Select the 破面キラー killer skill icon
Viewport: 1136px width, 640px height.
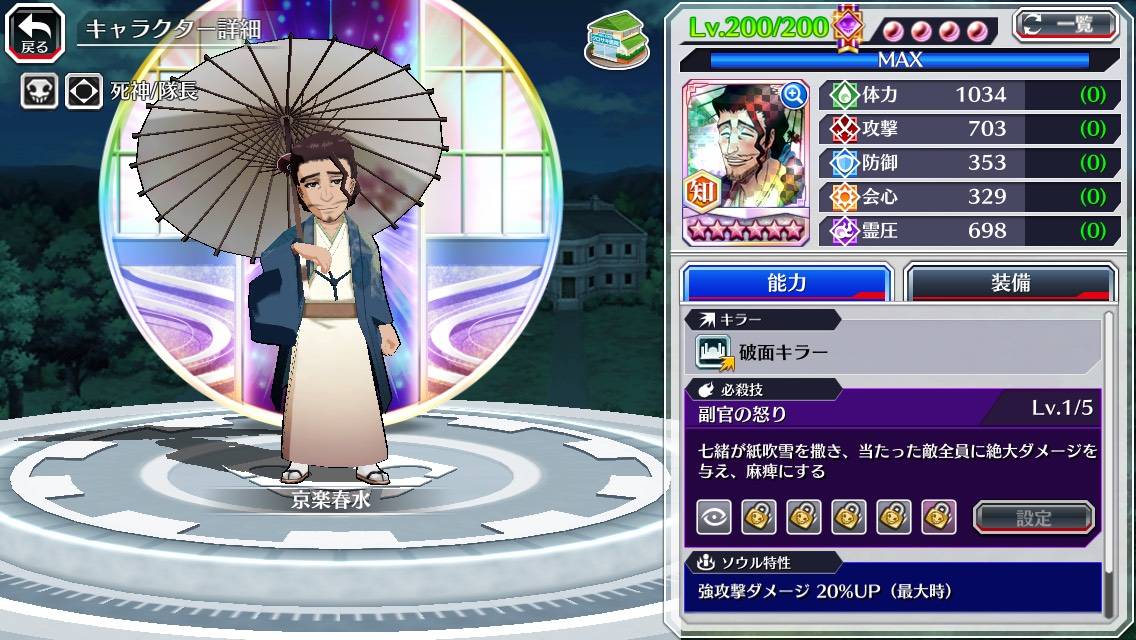714,352
